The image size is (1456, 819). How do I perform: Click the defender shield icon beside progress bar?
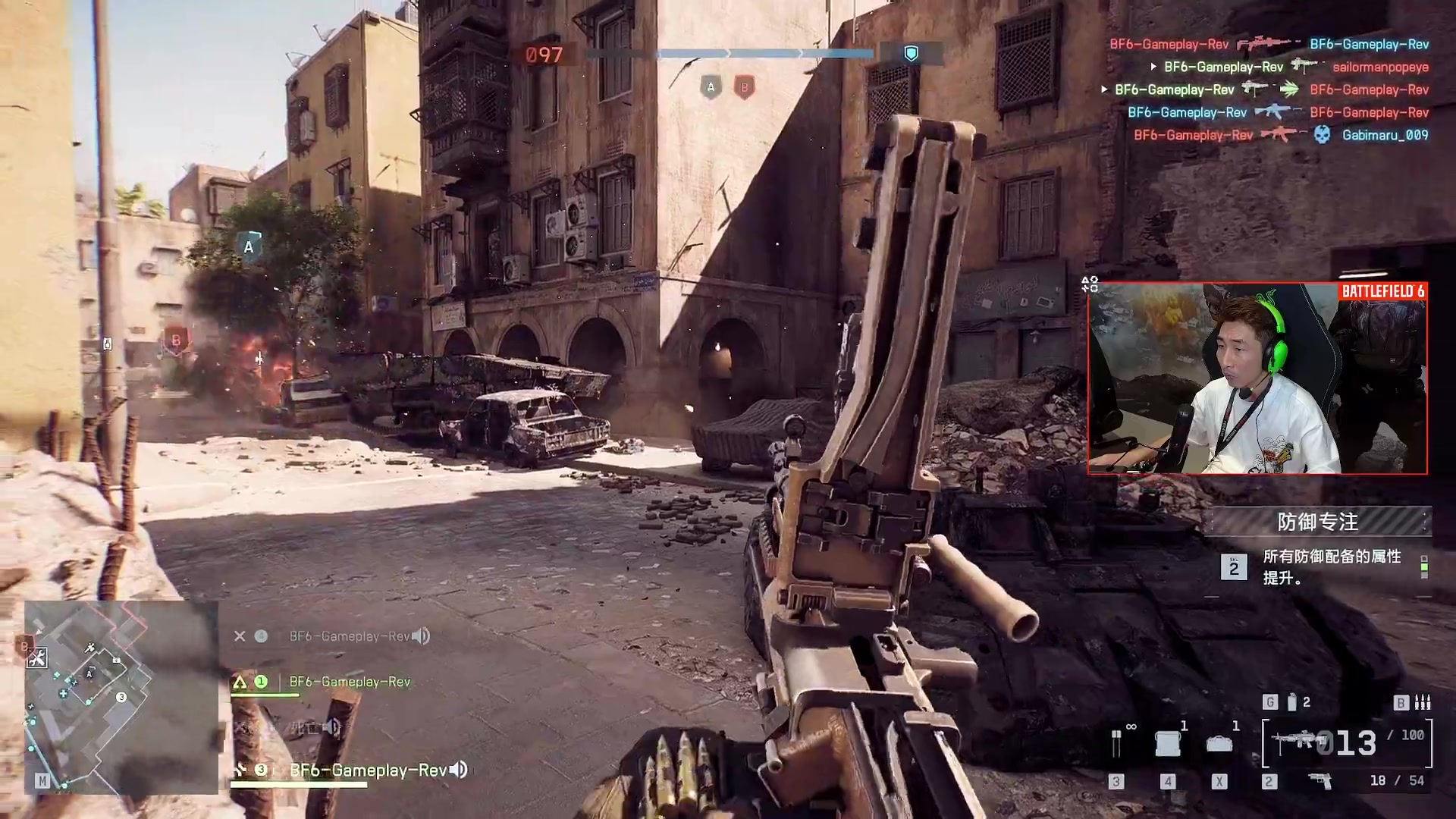911,53
